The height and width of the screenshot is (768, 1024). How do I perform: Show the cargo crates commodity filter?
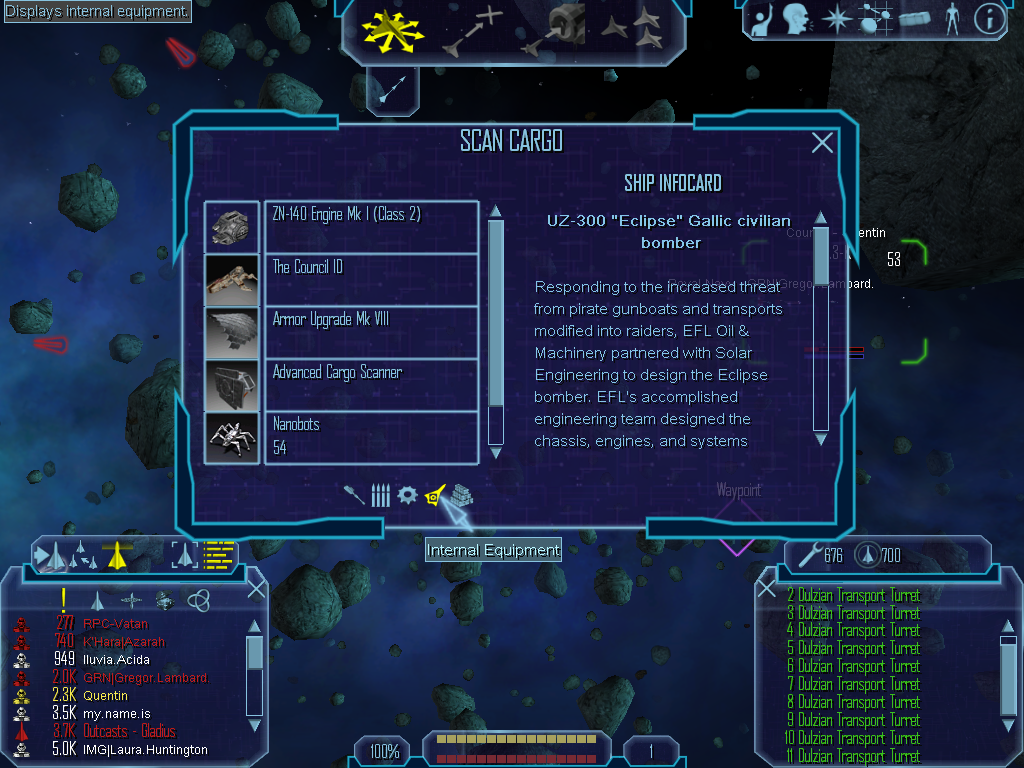tap(460, 495)
